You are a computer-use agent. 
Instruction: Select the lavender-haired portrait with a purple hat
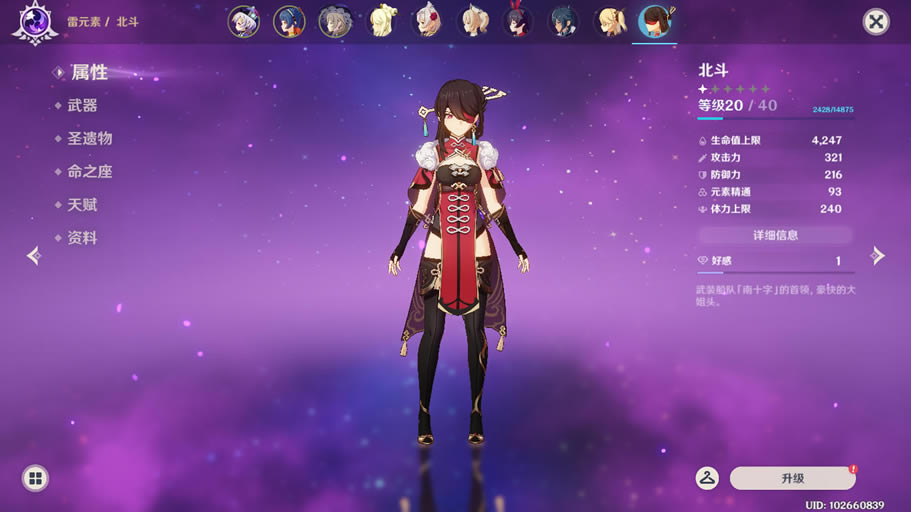[x=243, y=22]
